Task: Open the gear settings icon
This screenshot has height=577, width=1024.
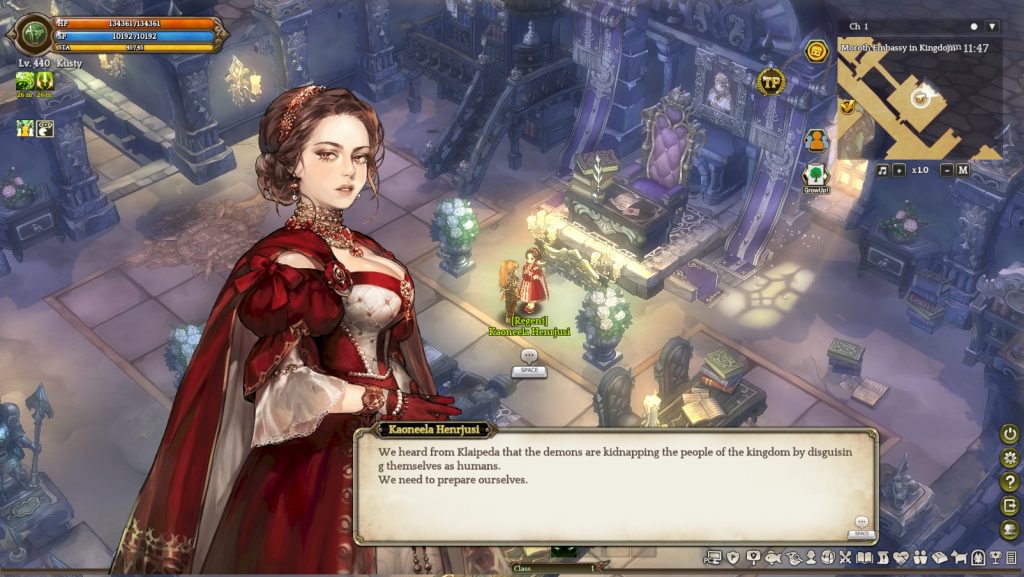Action: pos(1010,458)
